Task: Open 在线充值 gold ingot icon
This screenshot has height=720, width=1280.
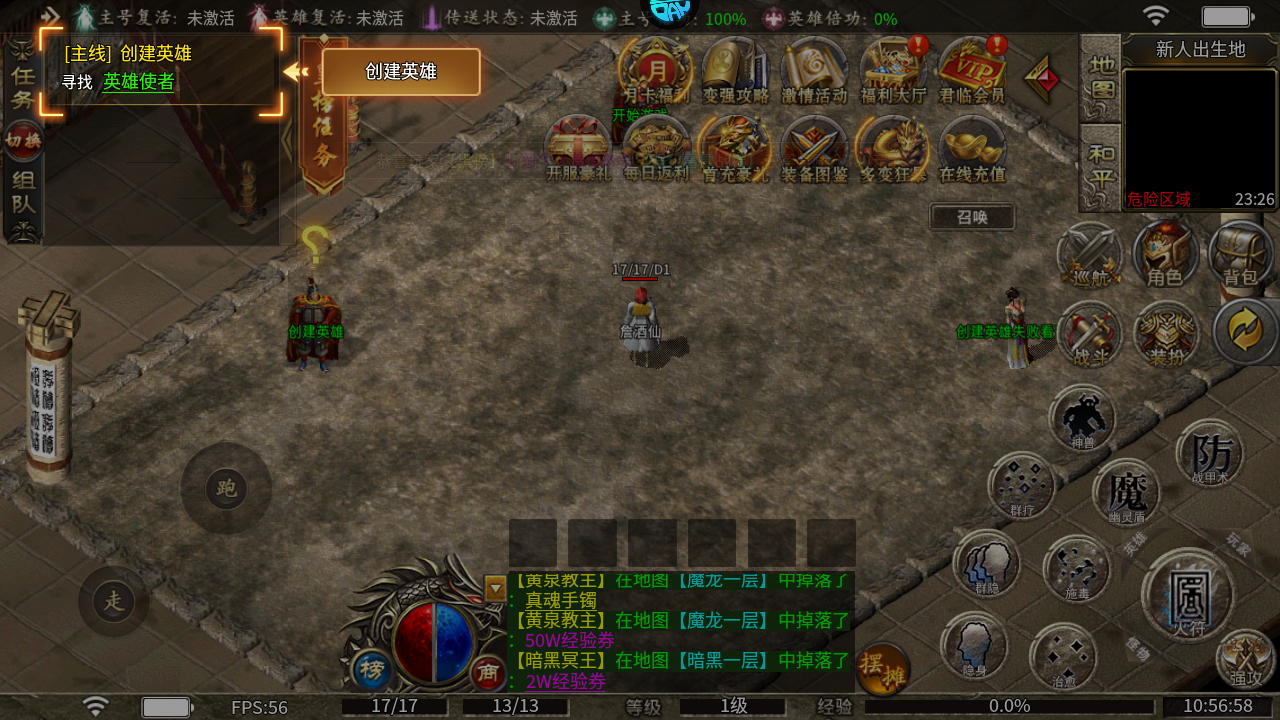Action: coord(972,148)
